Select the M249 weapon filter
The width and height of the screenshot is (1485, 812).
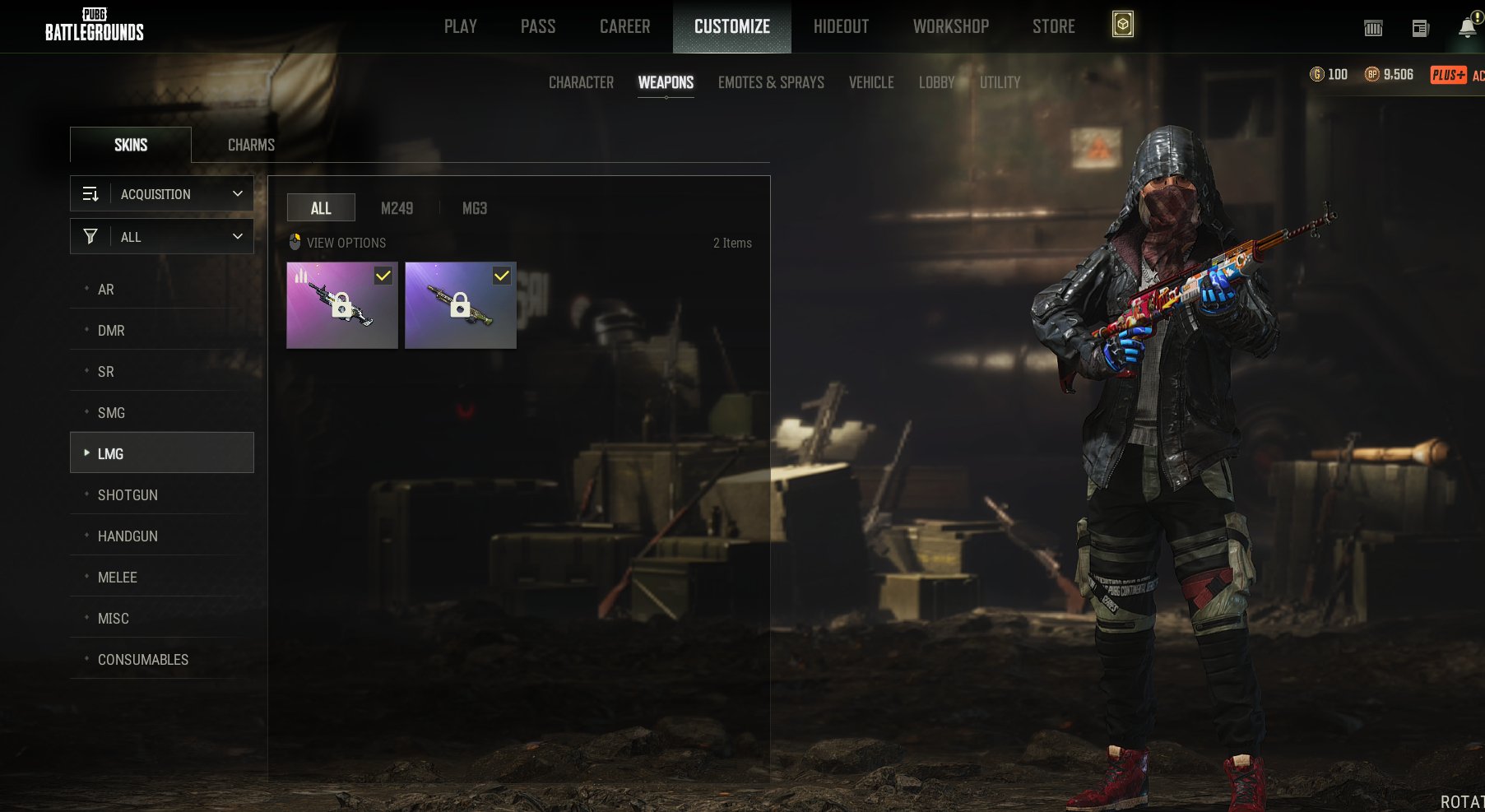click(x=397, y=208)
